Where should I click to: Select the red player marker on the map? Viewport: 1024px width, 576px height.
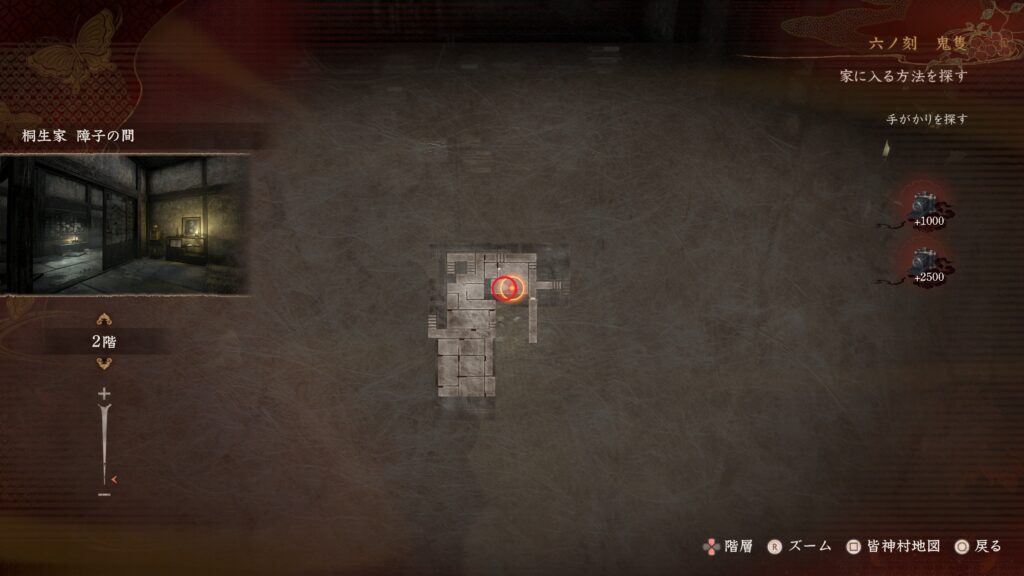(x=510, y=289)
